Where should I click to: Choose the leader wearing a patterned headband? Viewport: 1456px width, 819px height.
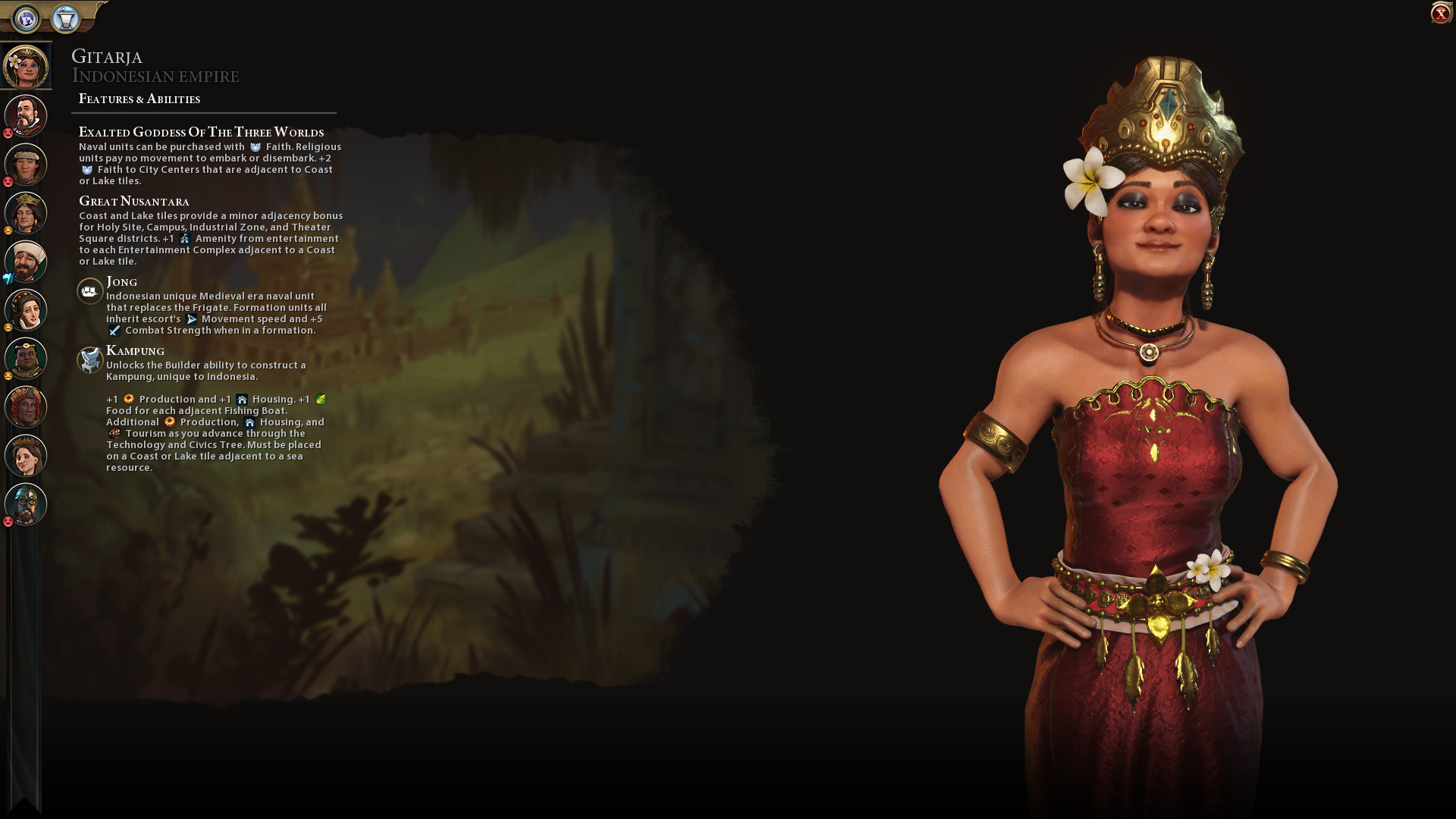click(26, 165)
